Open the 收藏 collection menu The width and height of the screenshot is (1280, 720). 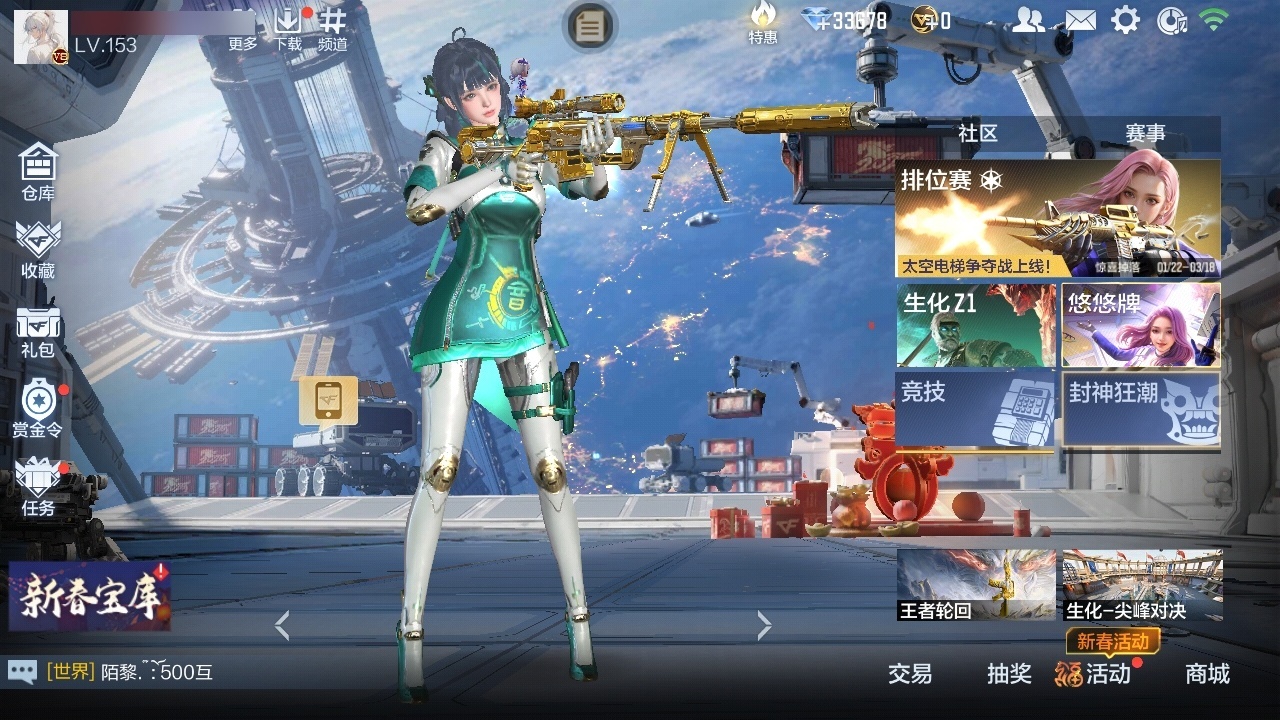coord(38,250)
